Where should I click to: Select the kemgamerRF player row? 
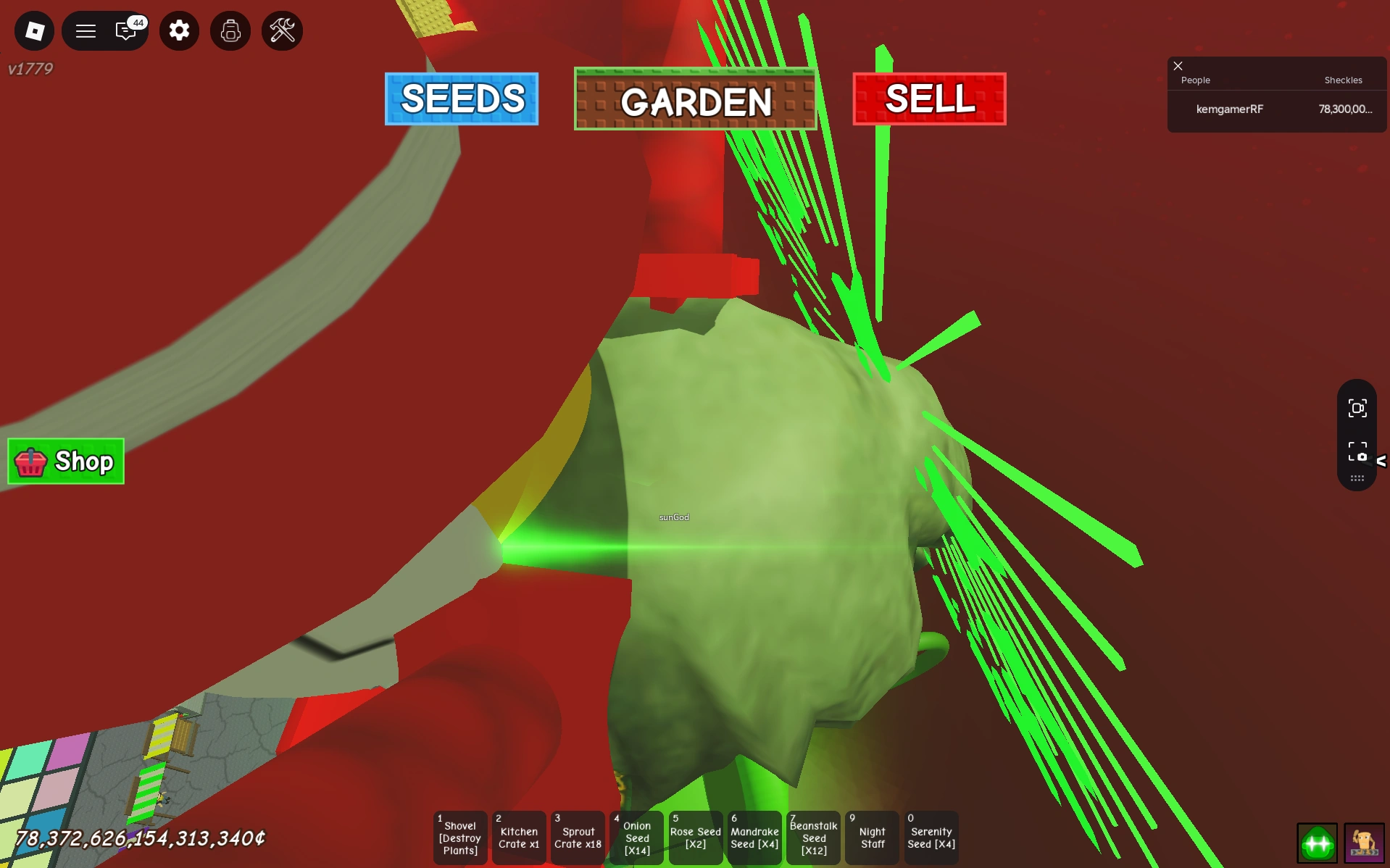[1275, 109]
